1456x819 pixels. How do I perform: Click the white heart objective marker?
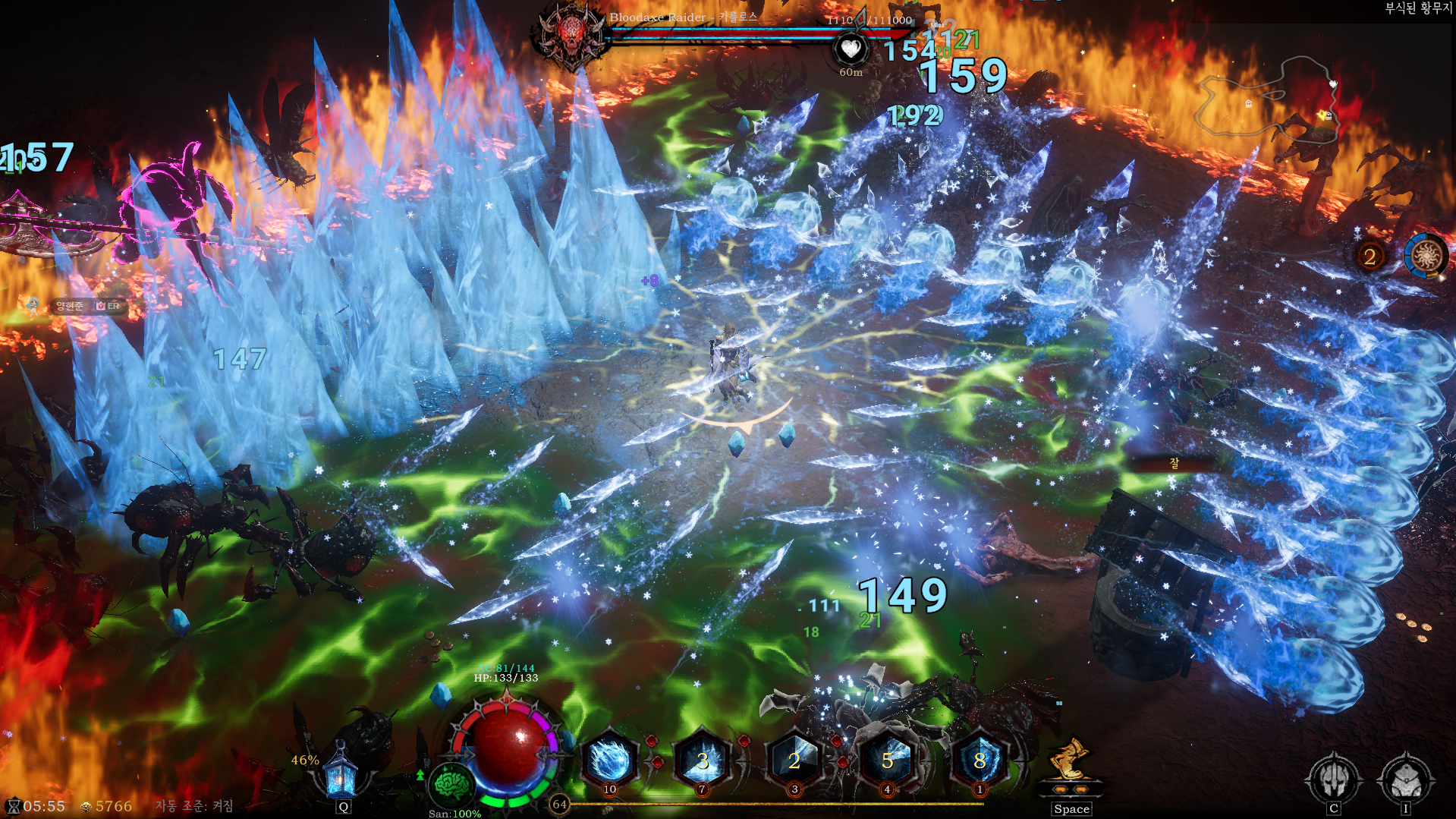[x=851, y=49]
